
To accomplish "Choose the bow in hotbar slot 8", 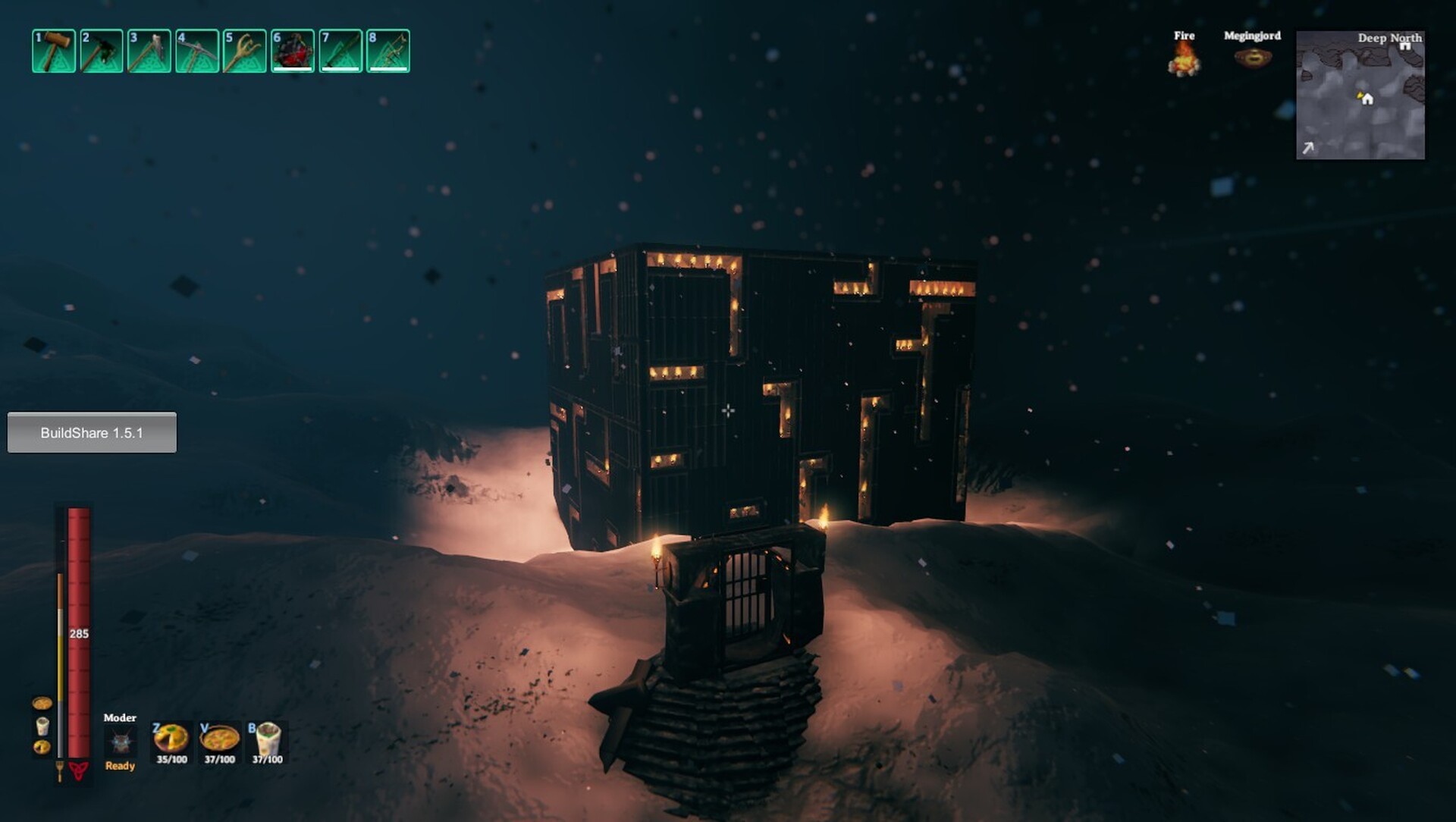I will tap(388, 52).
